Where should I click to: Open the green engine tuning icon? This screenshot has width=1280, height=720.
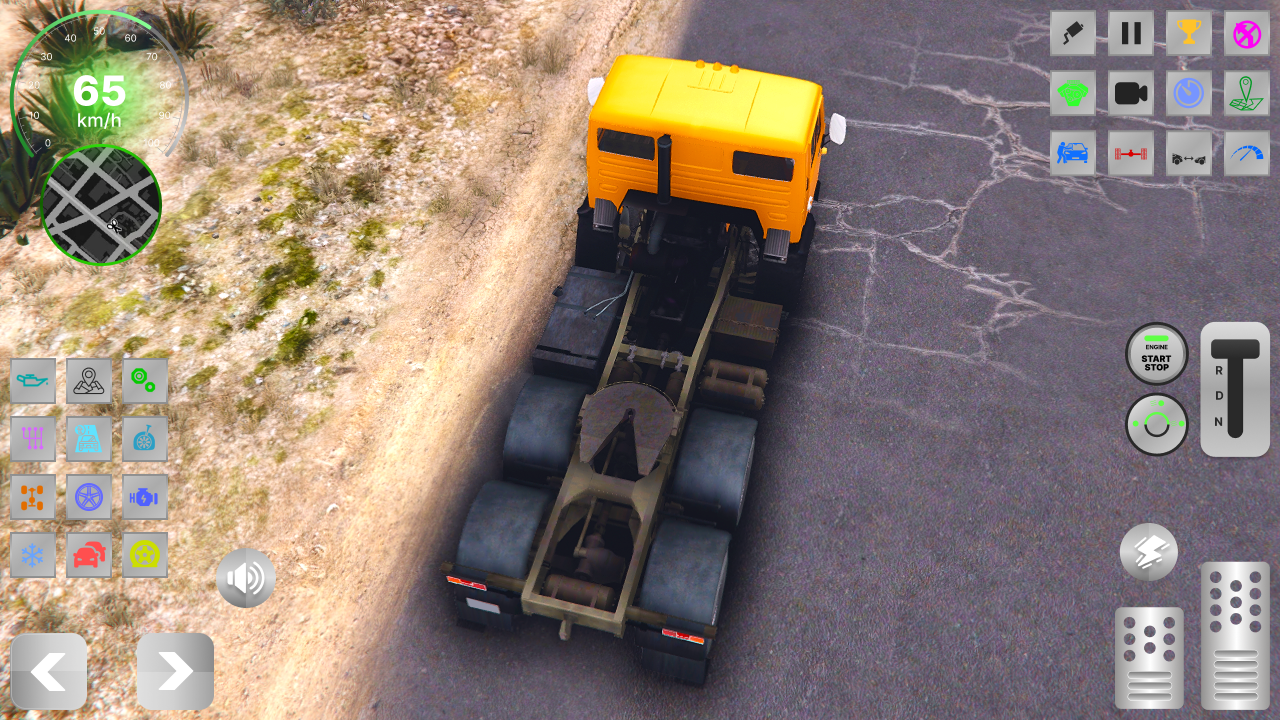pos(1073,93)
